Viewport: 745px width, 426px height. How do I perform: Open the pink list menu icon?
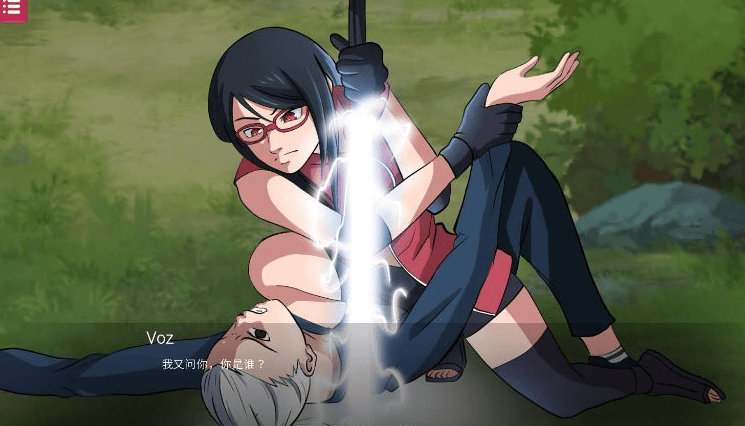click(13, 8)
